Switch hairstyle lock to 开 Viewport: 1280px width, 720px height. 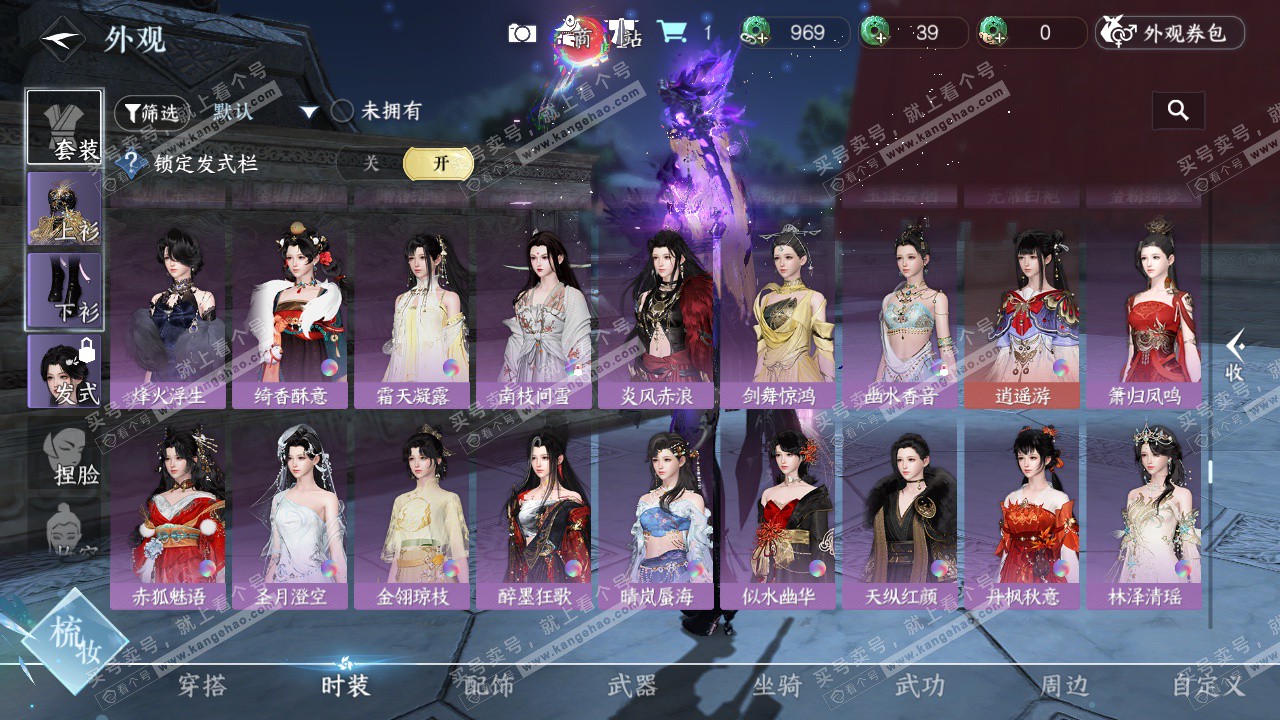[438, 163]
